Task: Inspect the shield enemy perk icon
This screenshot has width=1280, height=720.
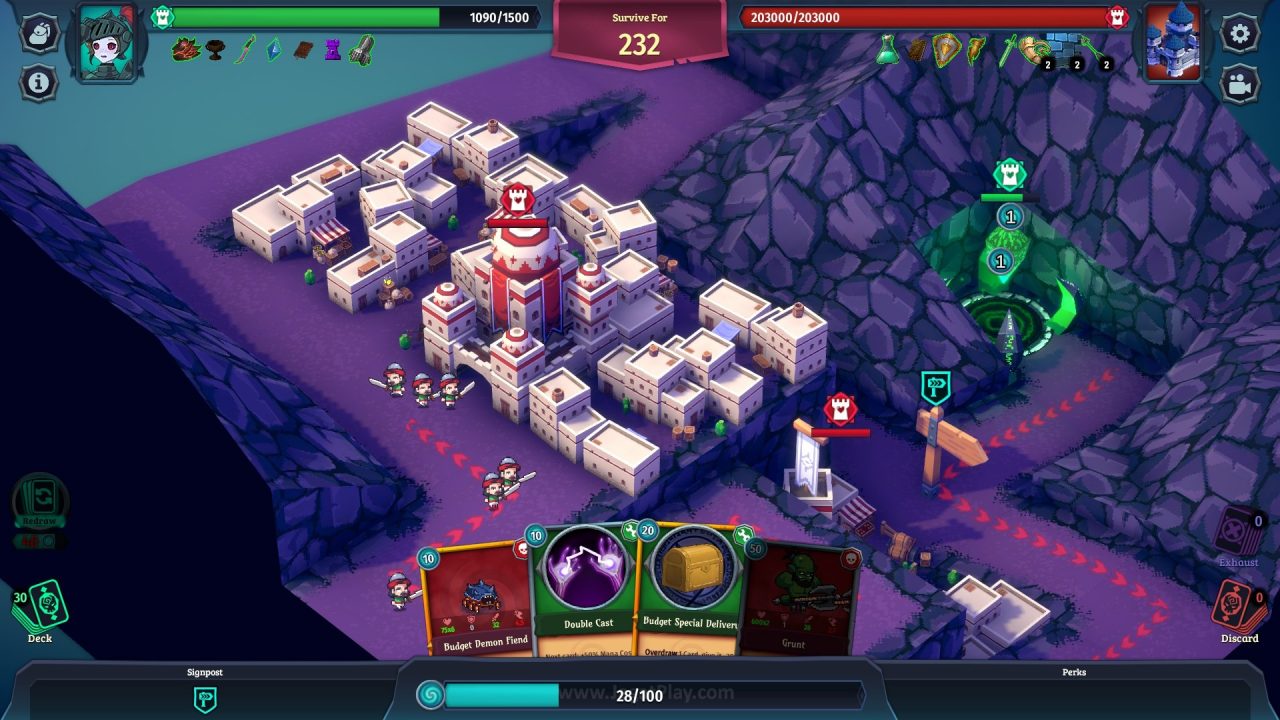Action: (x=945, y=49)
